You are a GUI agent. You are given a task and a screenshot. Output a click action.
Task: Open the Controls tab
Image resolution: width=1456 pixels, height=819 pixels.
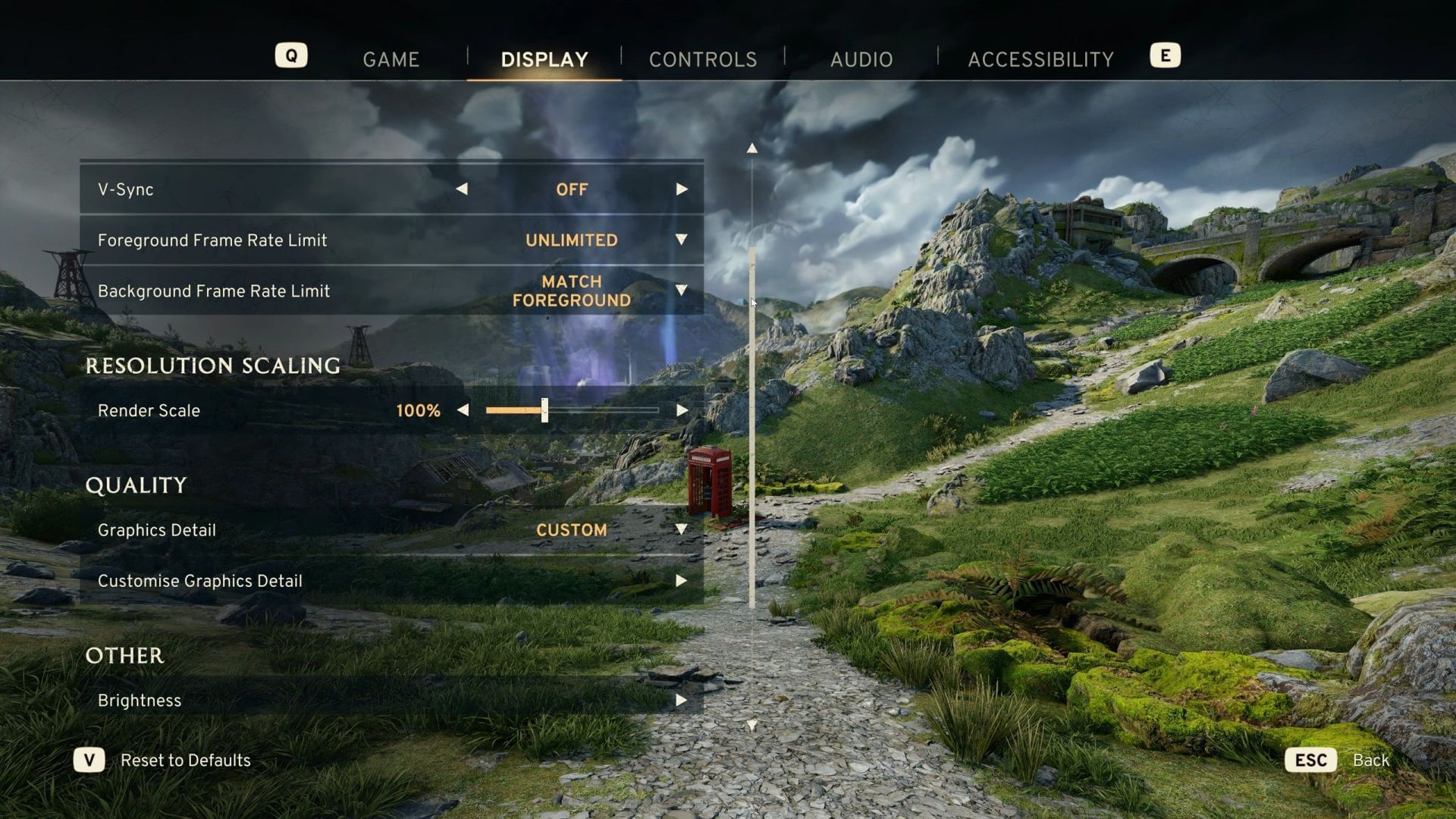point(702,59)
